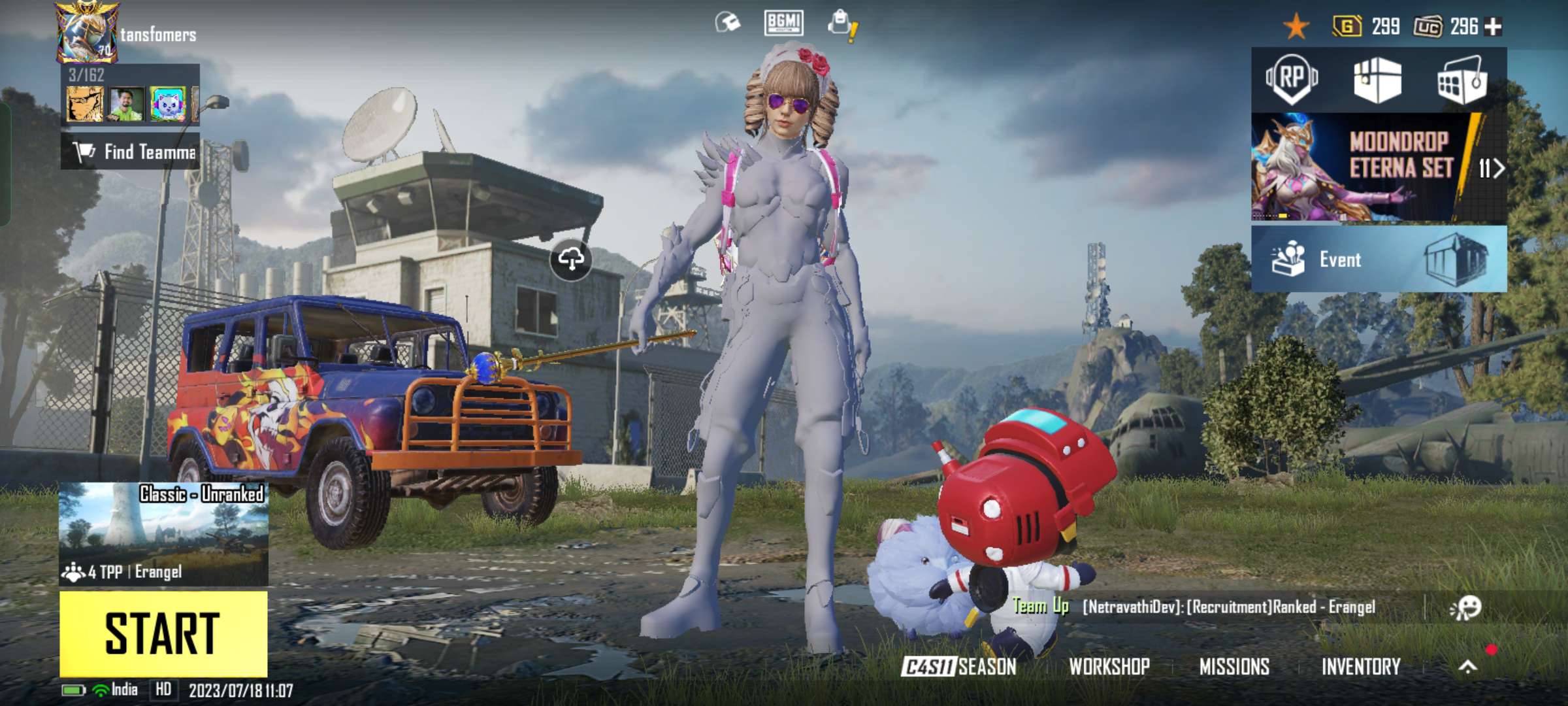This screenshot has width=1568, height=706.
Task: Open the Classic Unranked mode selector
Action: click(163, 533)
